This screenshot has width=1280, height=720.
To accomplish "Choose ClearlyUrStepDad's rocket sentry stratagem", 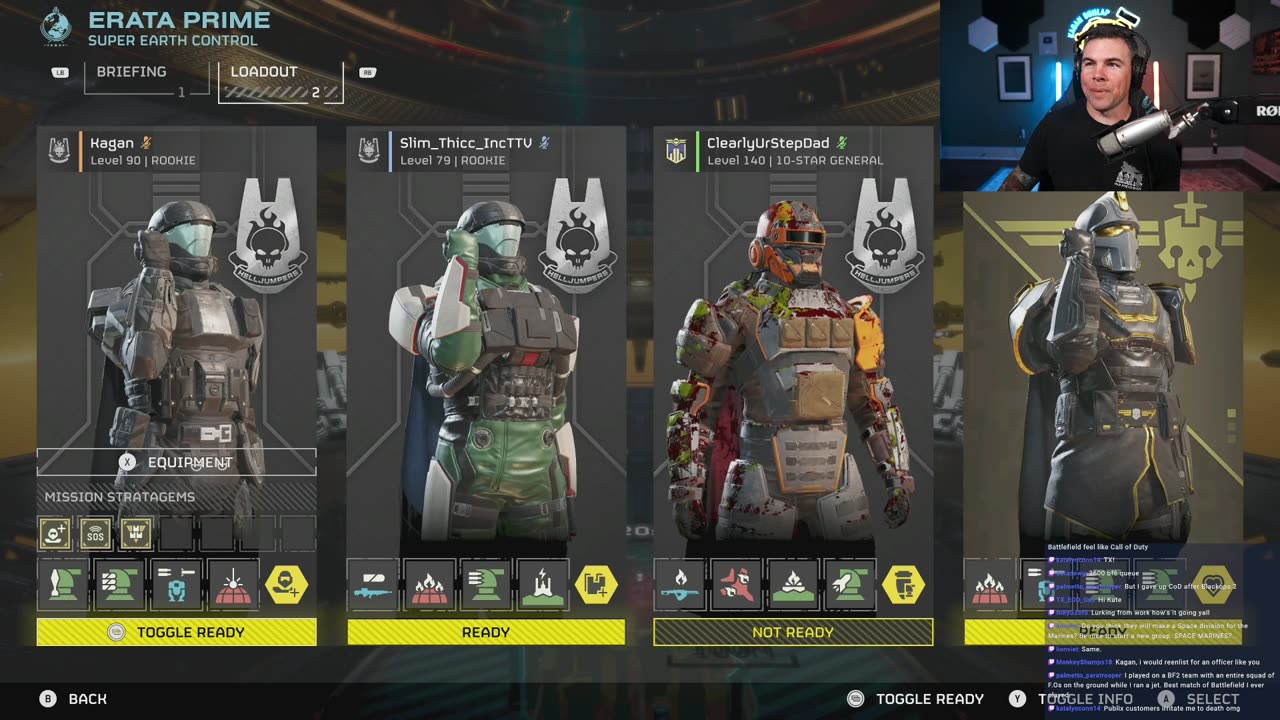I will [x=850, y=585].
